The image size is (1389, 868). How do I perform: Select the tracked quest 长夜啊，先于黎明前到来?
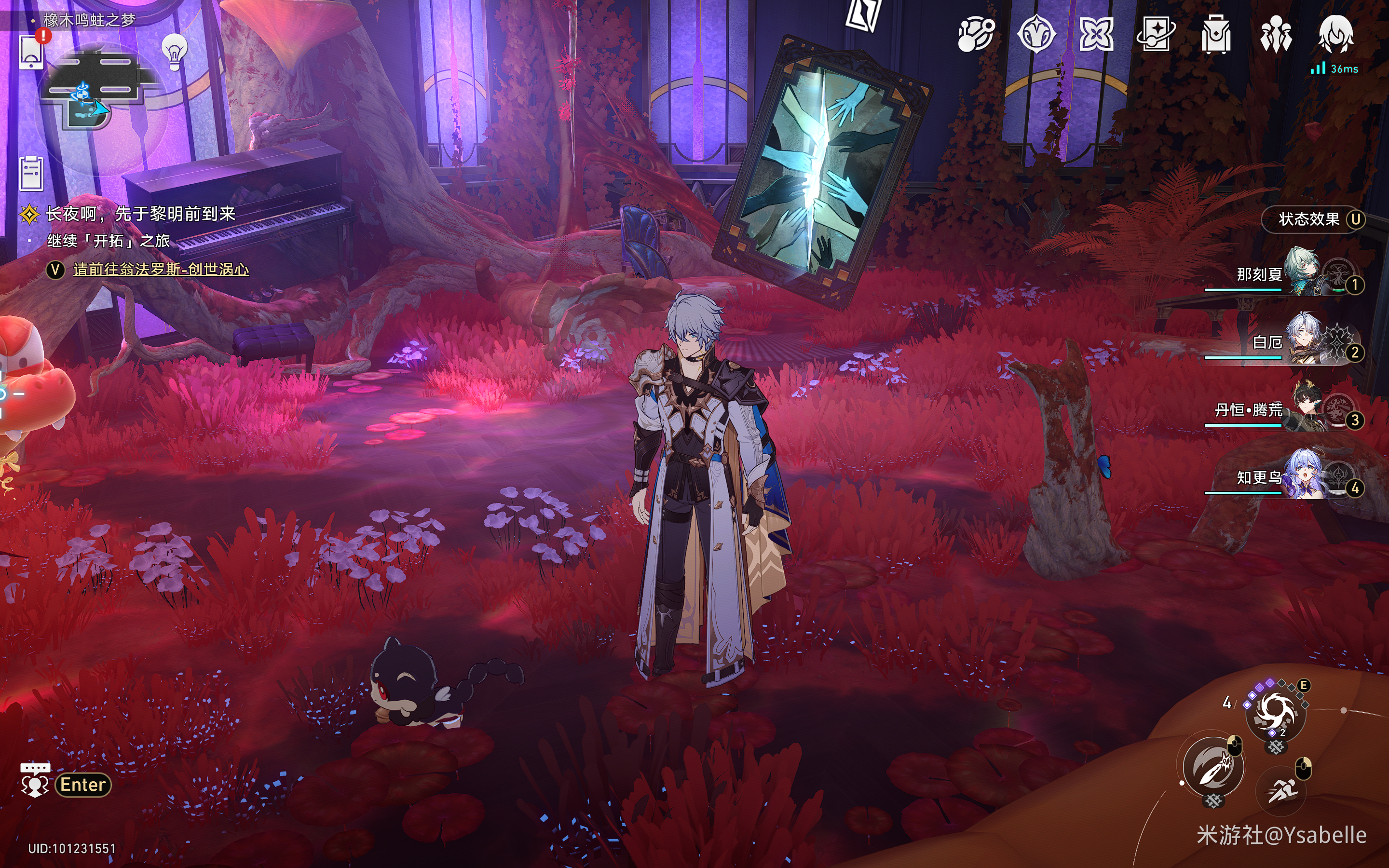point(141,214)
